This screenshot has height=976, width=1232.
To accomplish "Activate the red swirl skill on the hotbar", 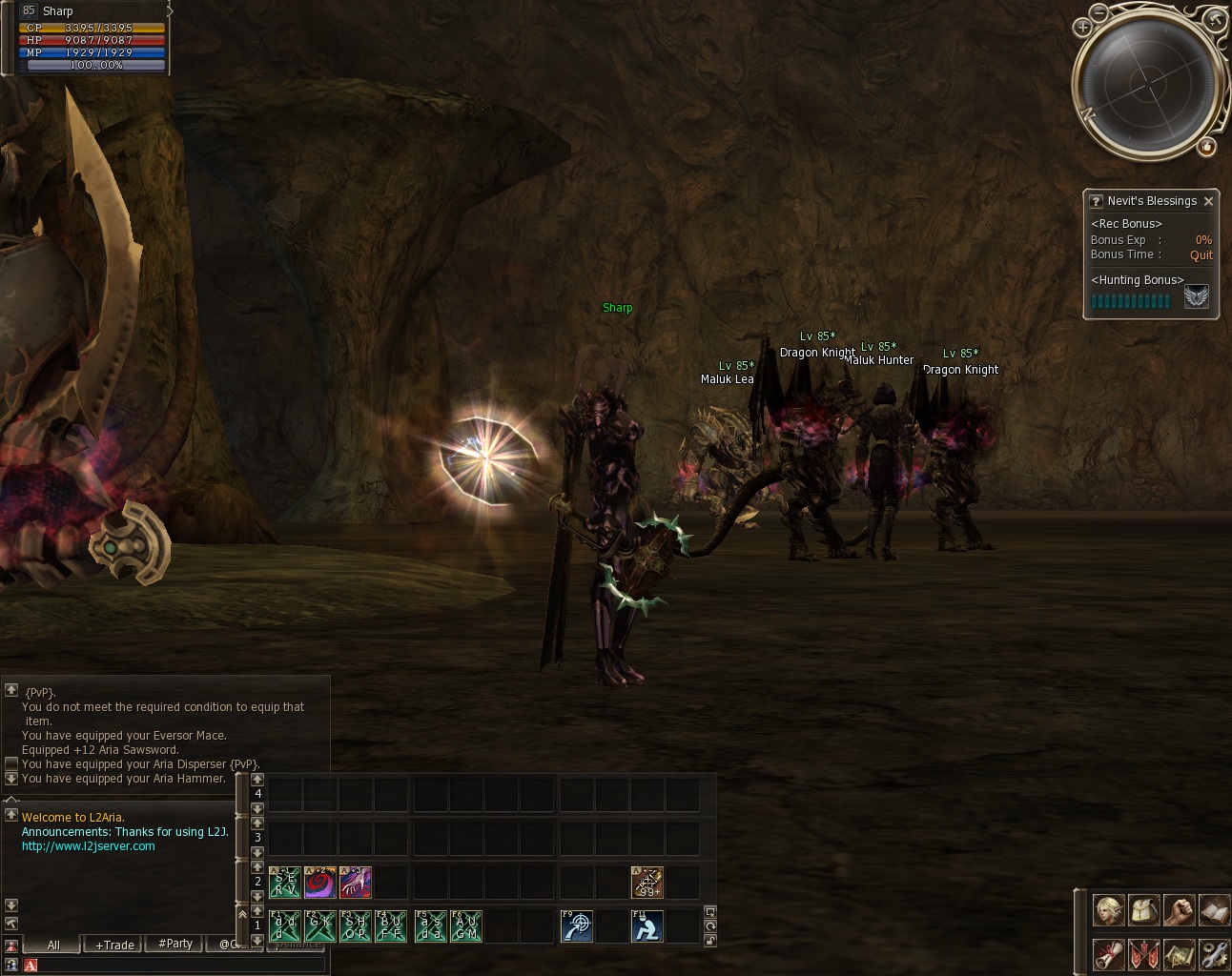I will click(319, 883).
